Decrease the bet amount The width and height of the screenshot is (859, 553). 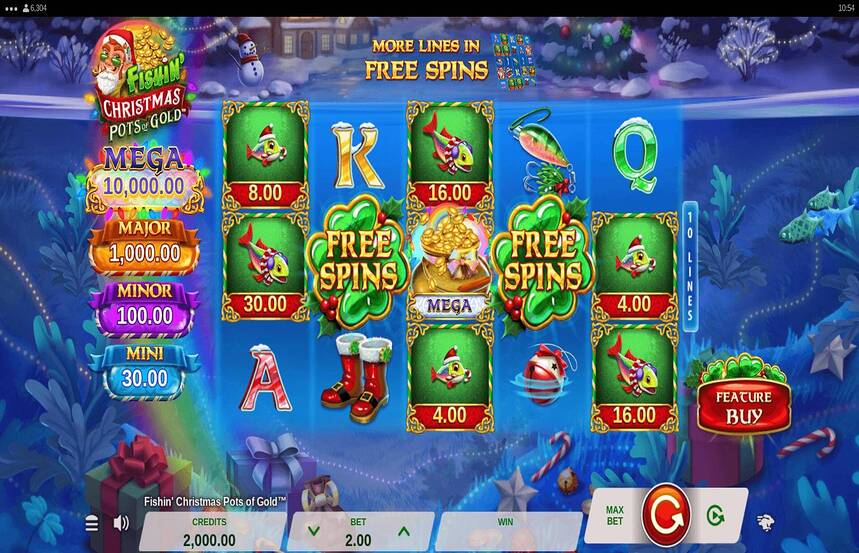[x=314, y=531]
